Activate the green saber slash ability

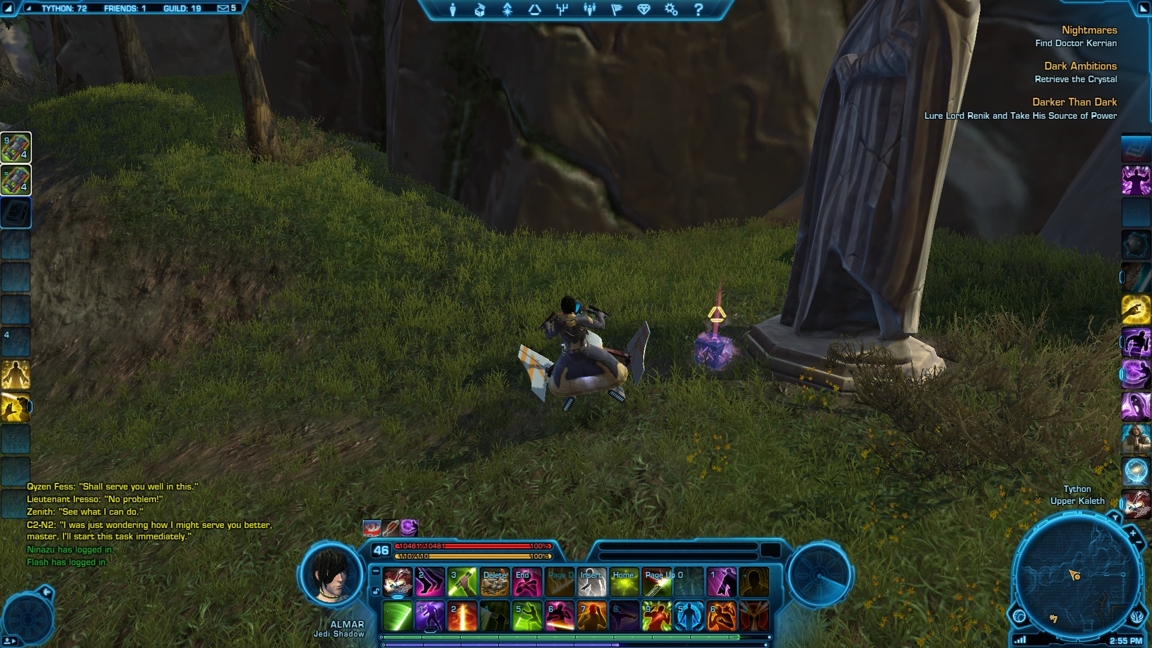point(397,616)
